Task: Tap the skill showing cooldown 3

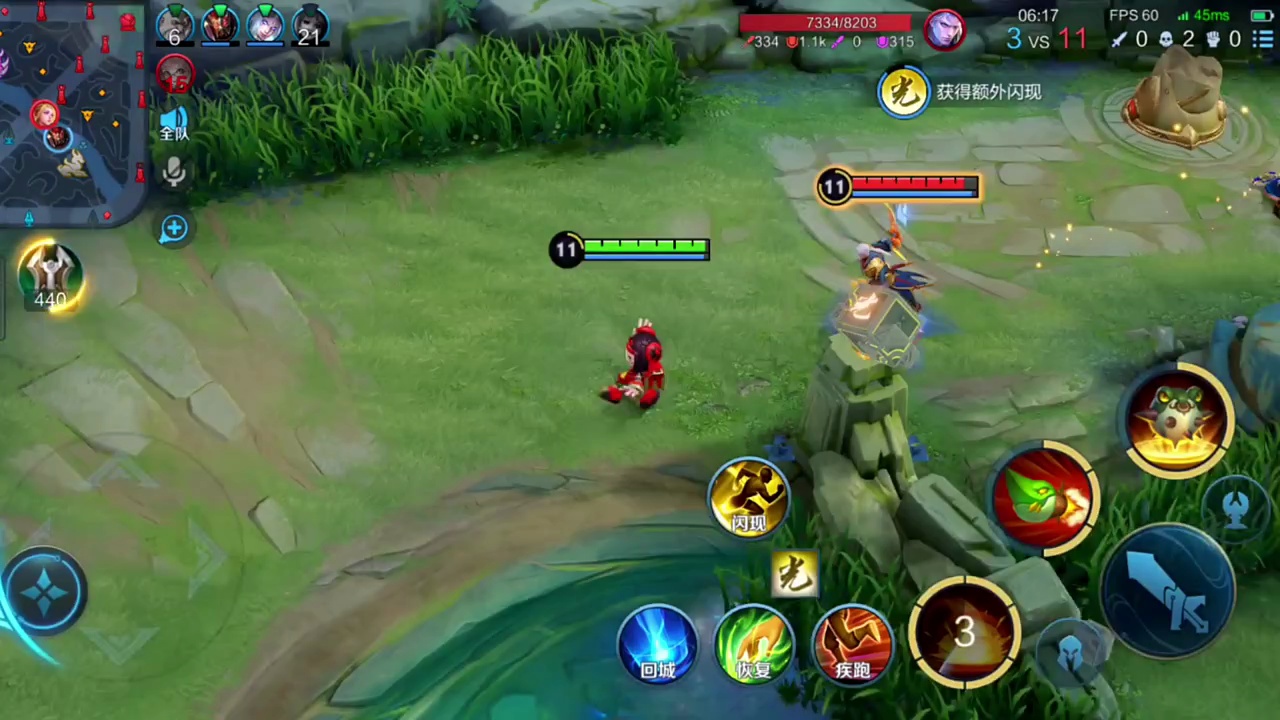Action: (x=964, y=631)
